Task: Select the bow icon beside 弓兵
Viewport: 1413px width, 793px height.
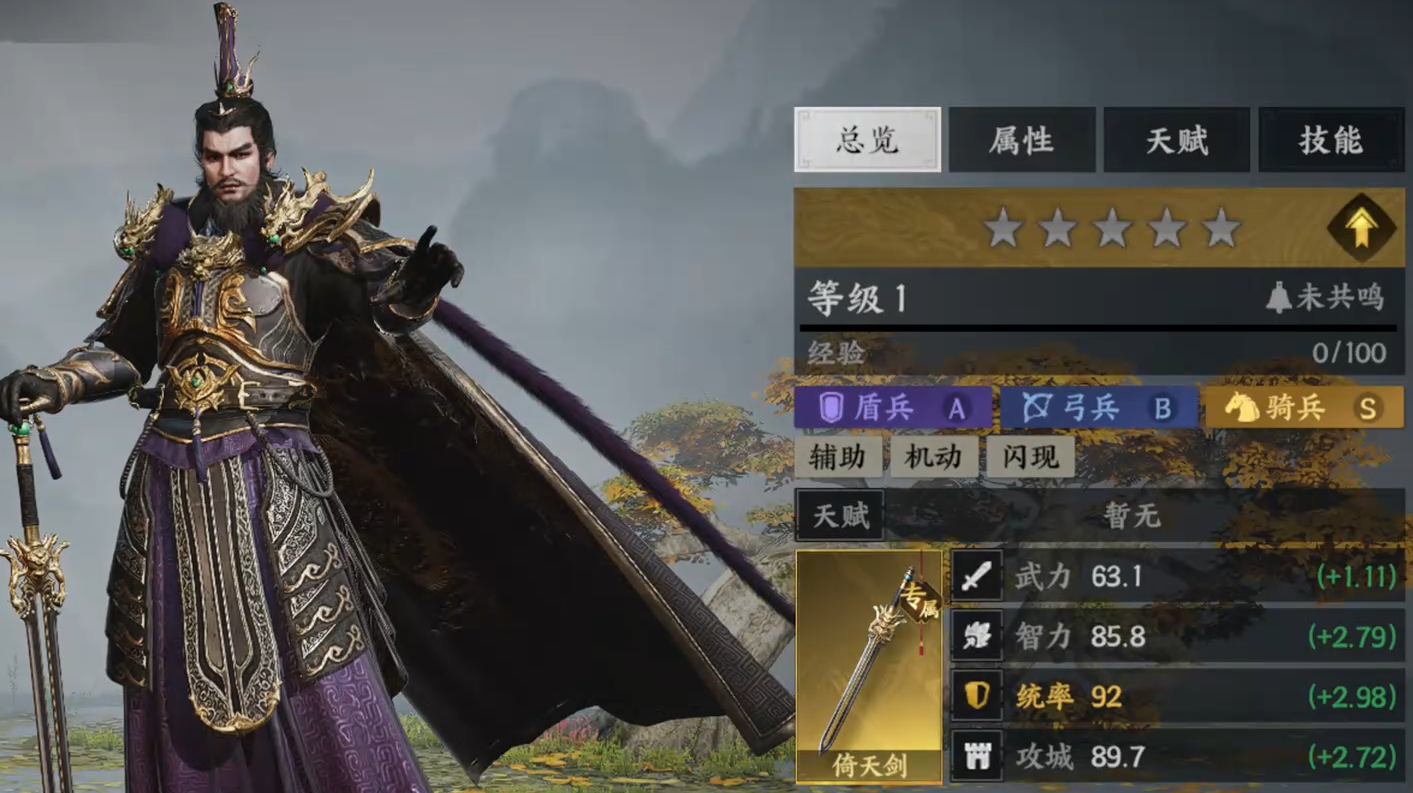Action: point(1036,408)
